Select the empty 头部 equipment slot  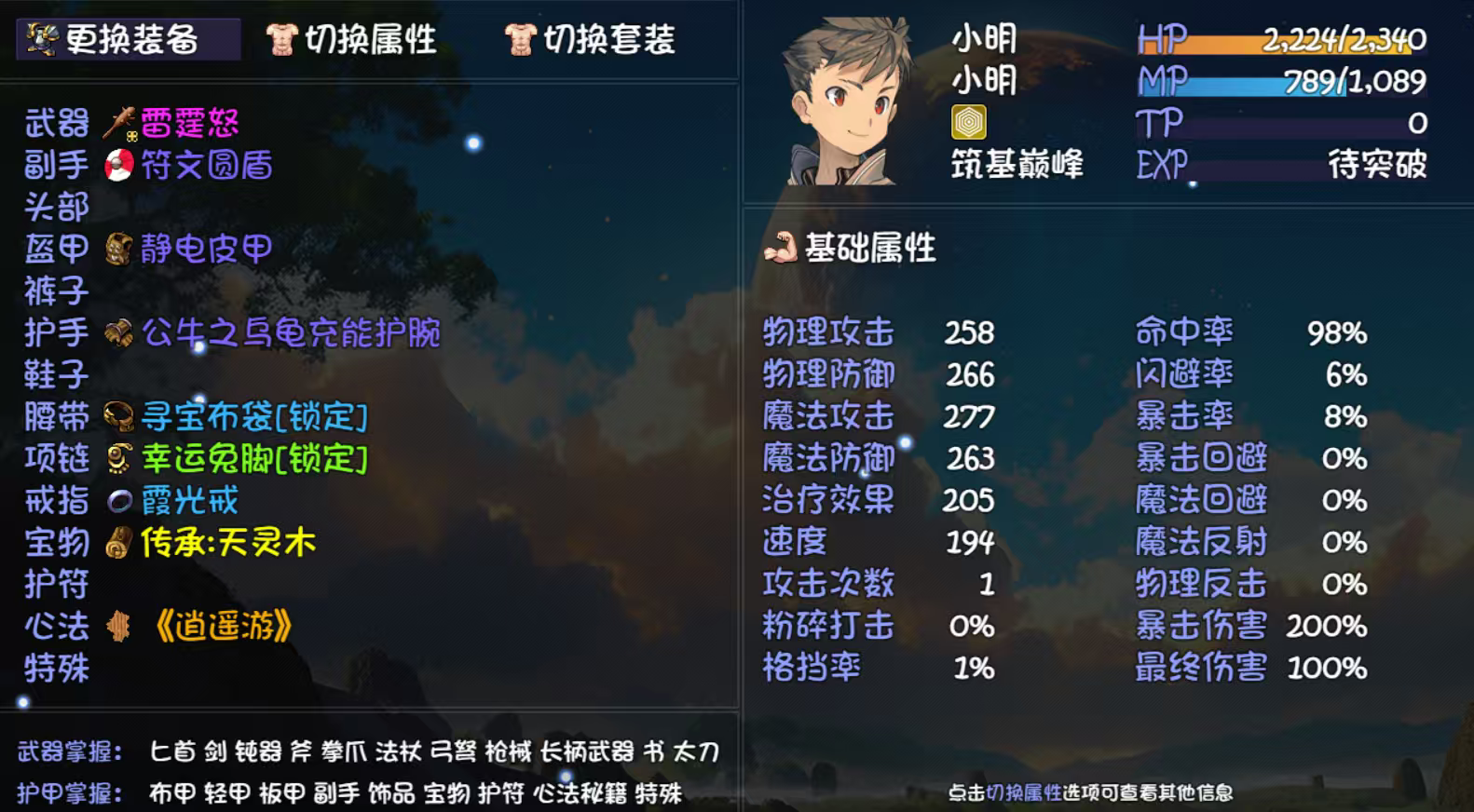[58, 207]
